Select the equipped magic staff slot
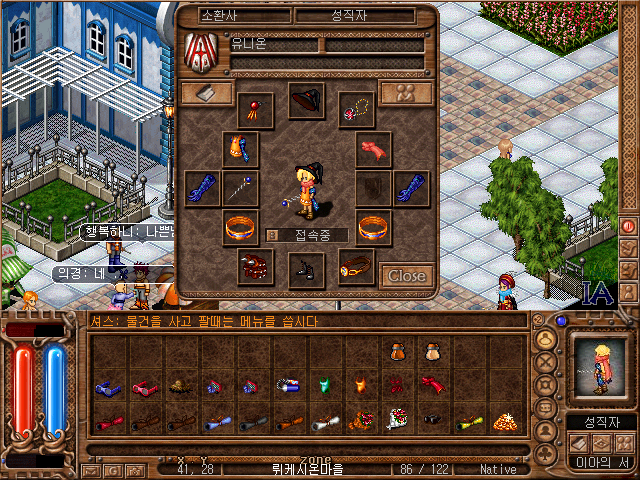The height and width of the screenshot is (480, 640). [x=240, y=188]
